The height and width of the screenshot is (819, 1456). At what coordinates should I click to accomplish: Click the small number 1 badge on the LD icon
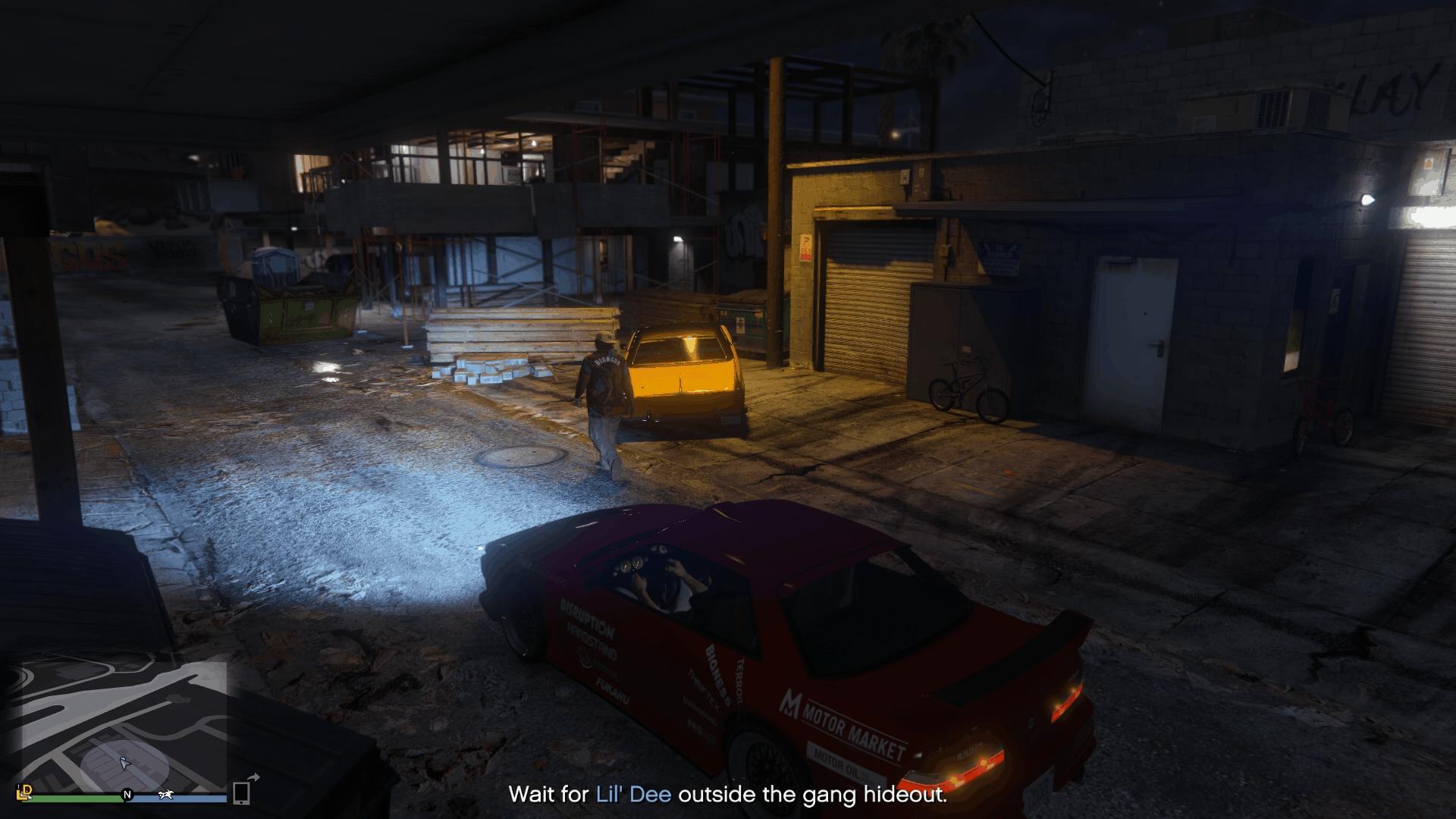click(18, 786)
